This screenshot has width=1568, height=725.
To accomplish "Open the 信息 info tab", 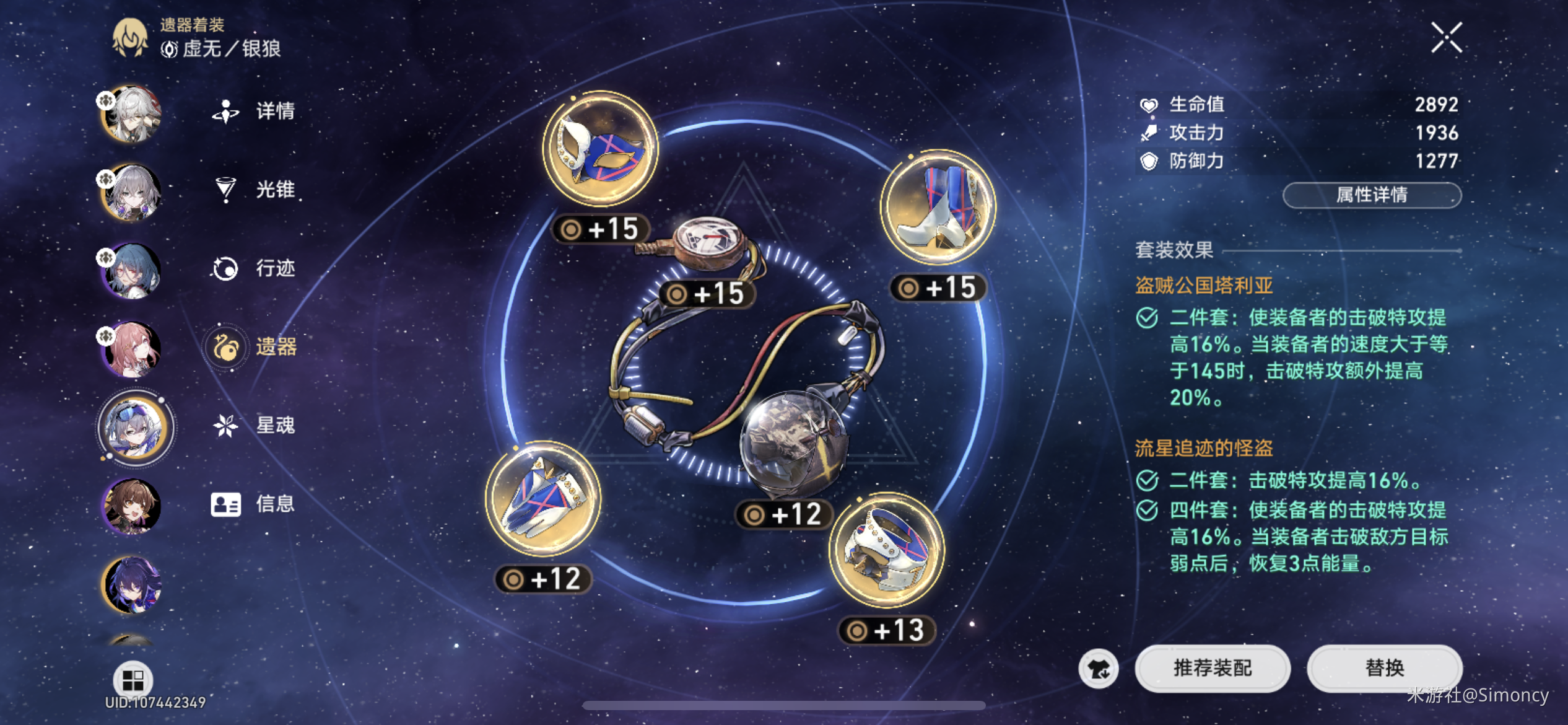I will tap(255, 504).
